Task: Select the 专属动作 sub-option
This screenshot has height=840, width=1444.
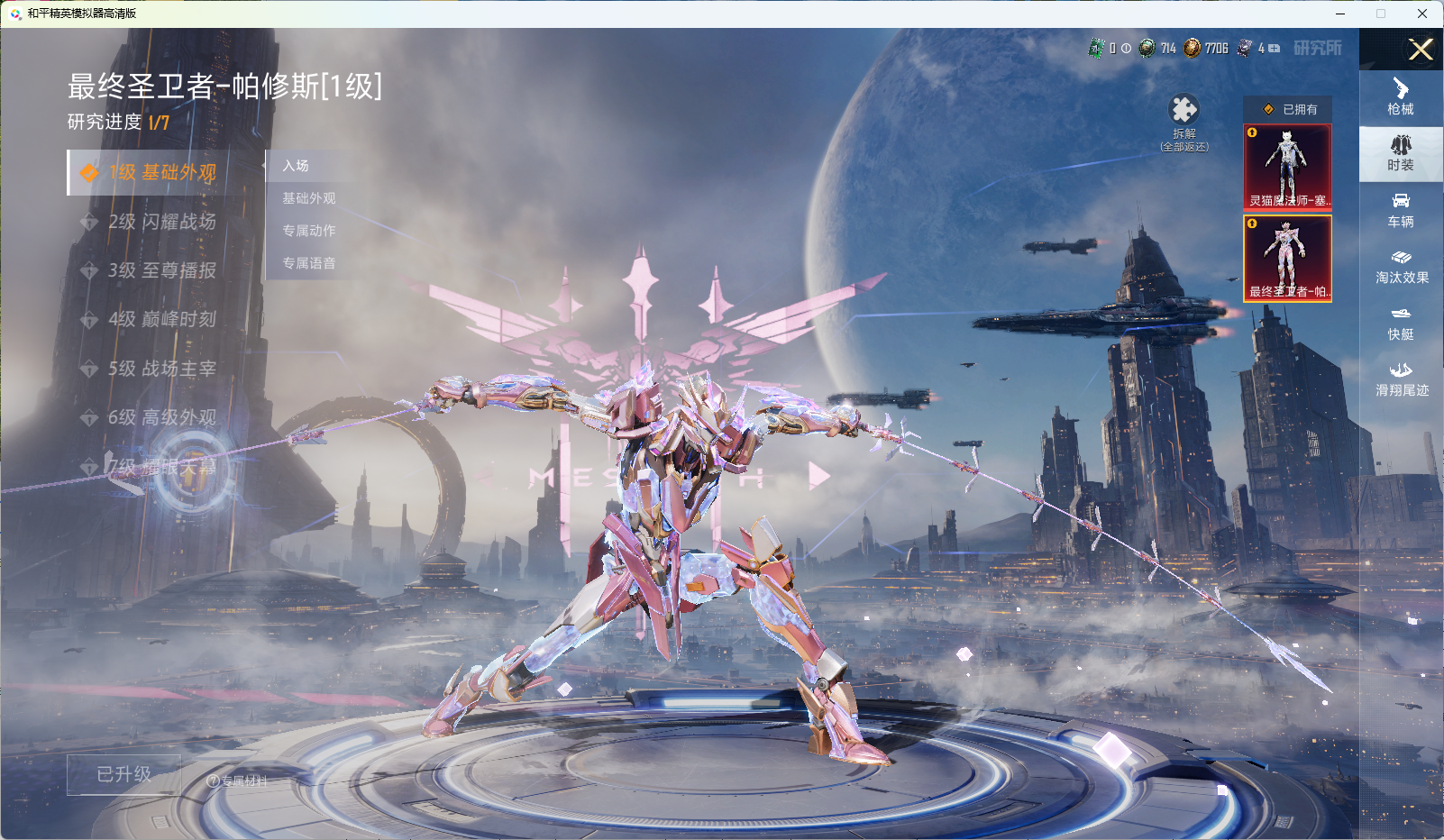Action: pyautogui.click(x=308, y=231)
